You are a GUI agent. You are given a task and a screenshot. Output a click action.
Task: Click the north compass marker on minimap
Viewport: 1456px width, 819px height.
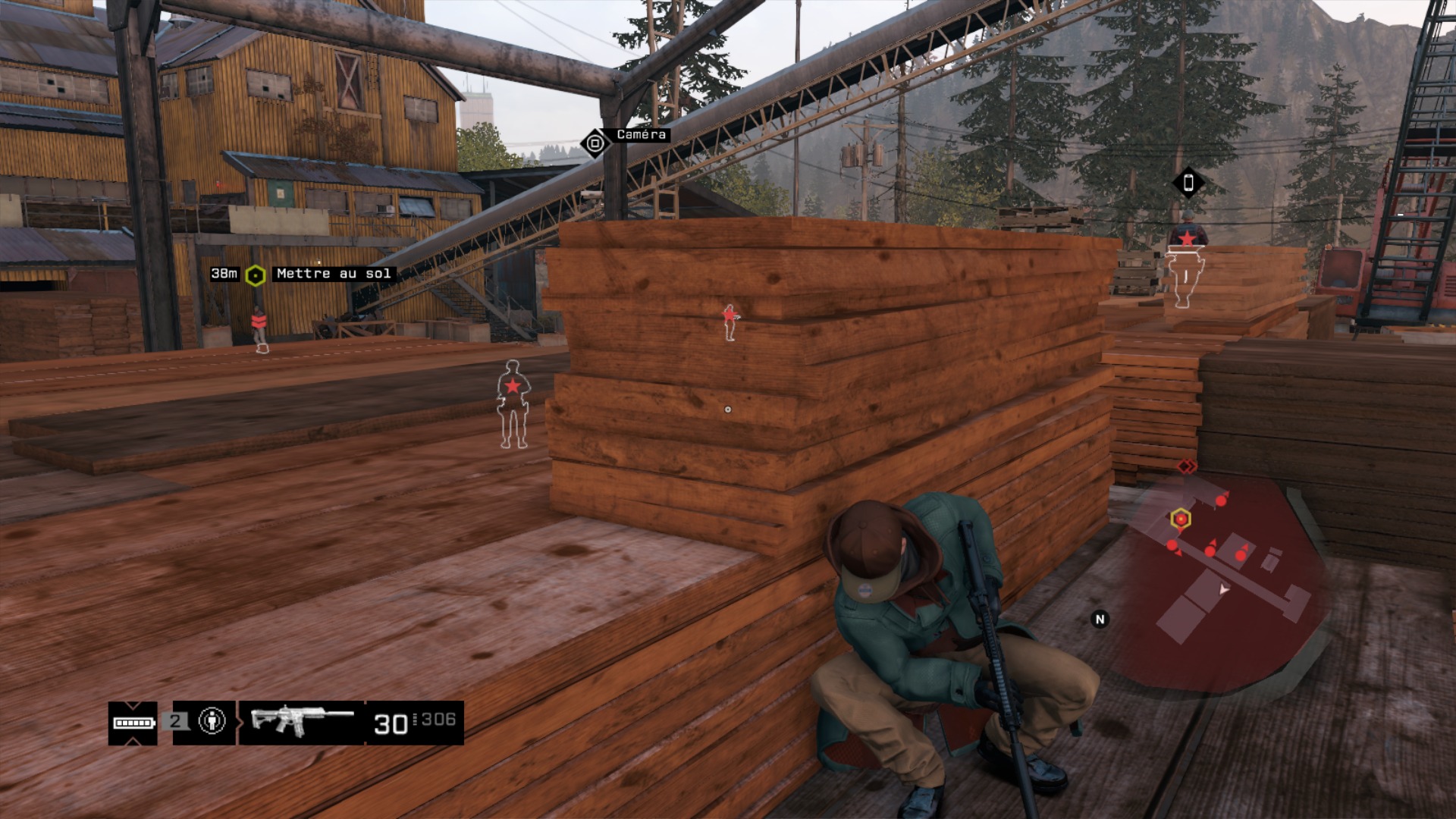1100,620
